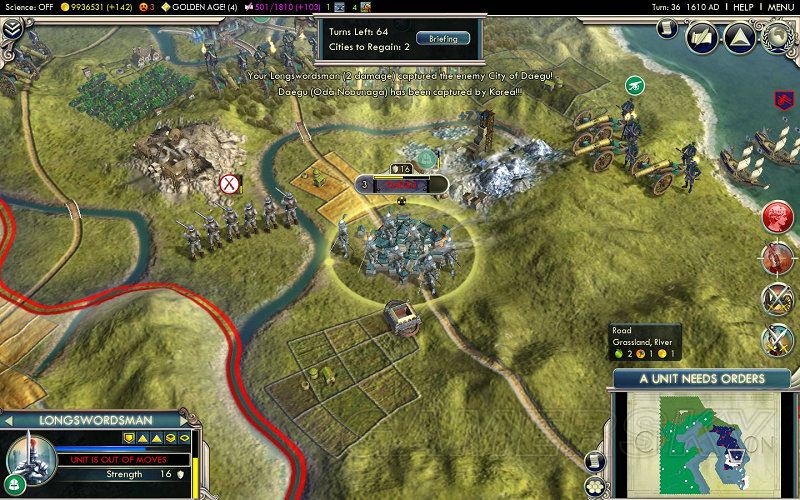Open the red leader head notification

777,217
